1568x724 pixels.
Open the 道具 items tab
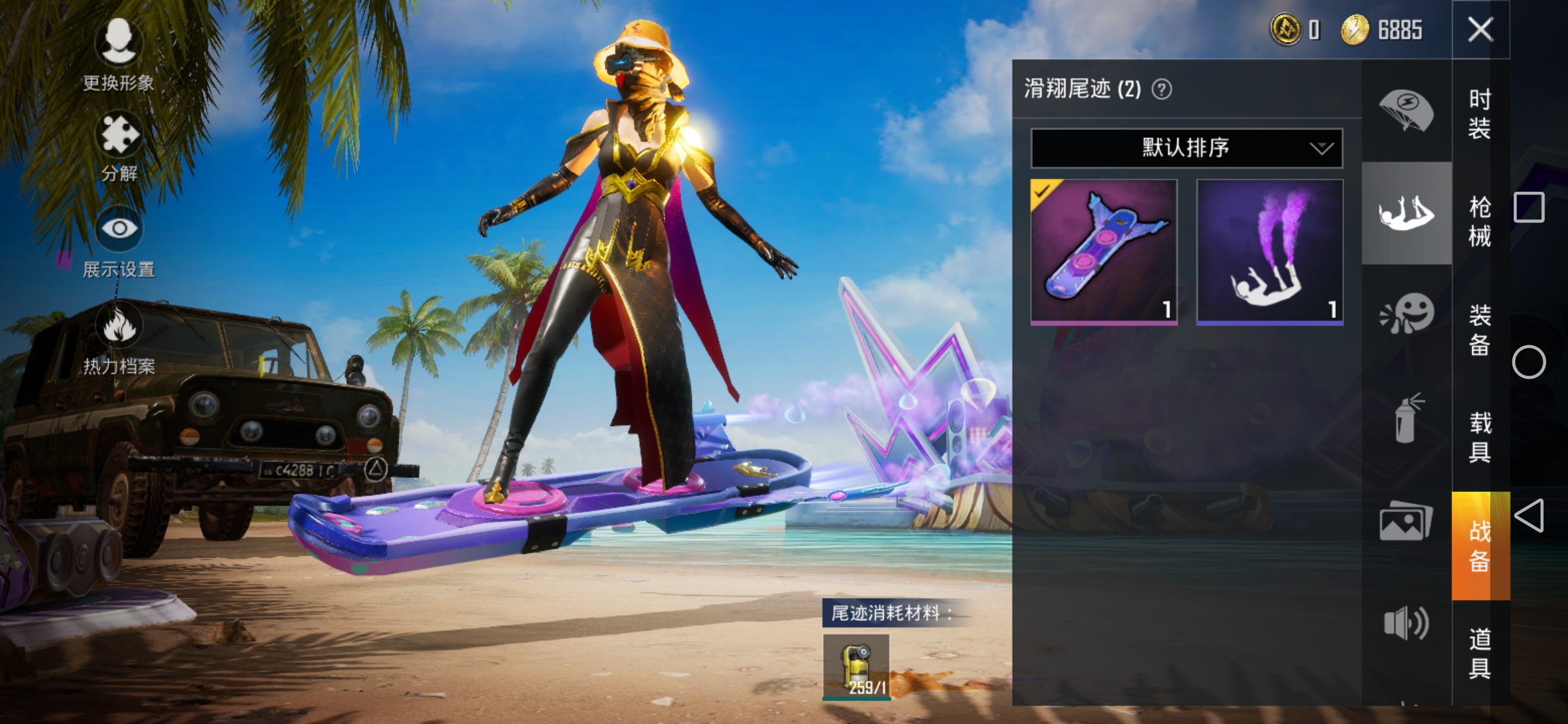tap(1480, 653)
